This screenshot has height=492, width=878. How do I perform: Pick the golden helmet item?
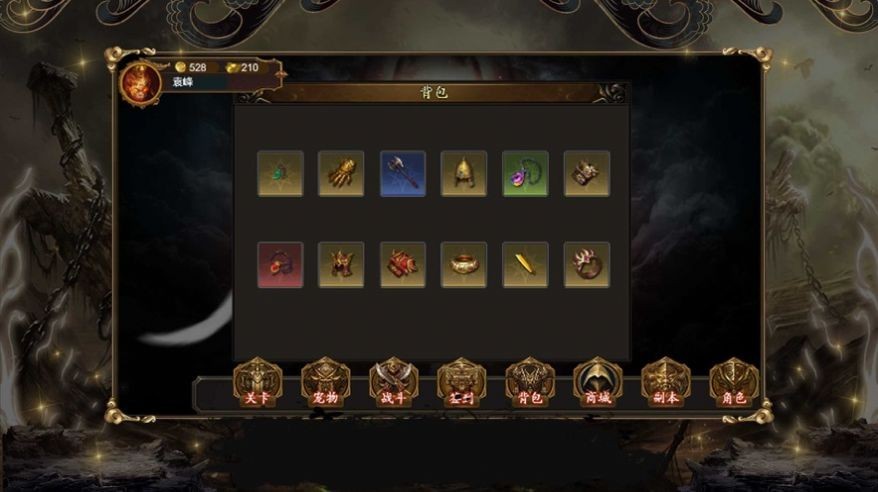[464, 174]
